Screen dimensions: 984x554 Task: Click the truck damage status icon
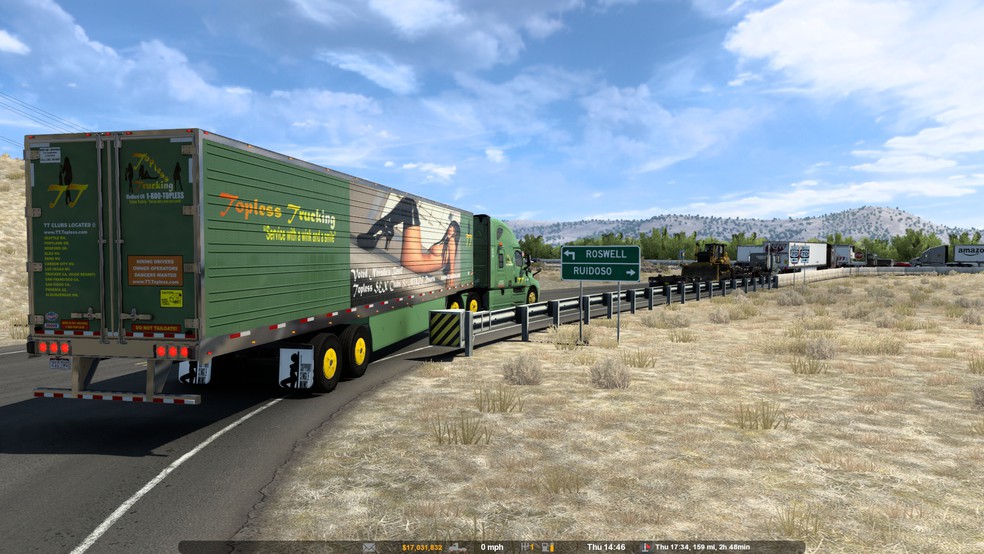click(x=456, y=547)
